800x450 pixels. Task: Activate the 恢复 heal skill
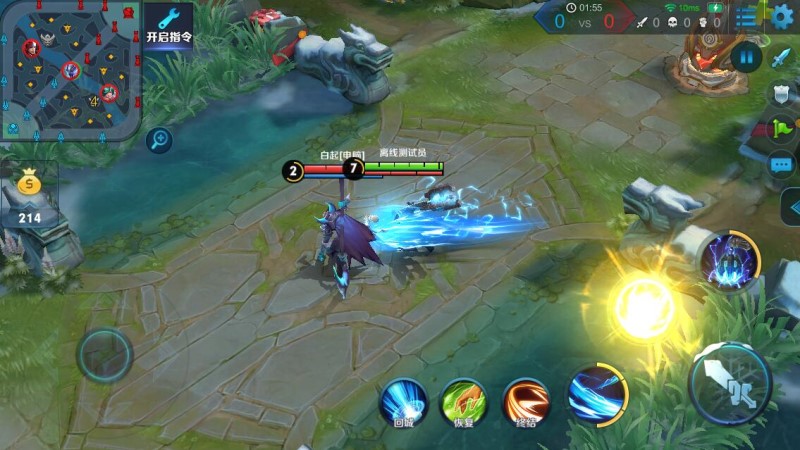point(464,400)
